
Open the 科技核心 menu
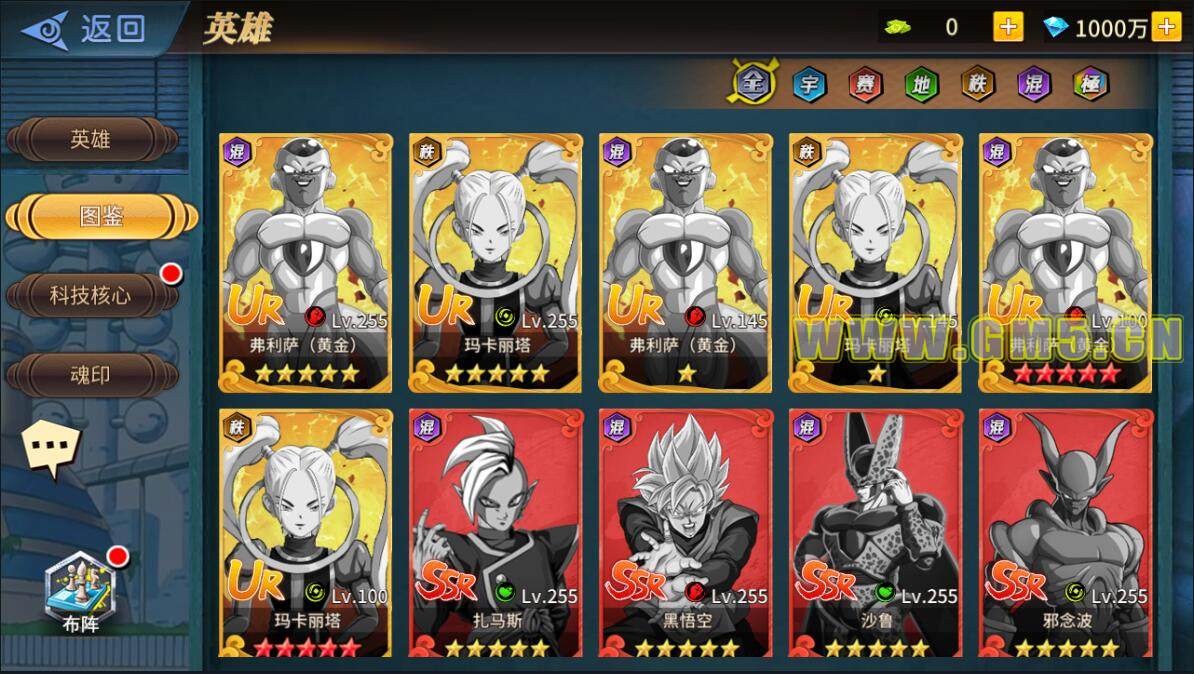91,296
